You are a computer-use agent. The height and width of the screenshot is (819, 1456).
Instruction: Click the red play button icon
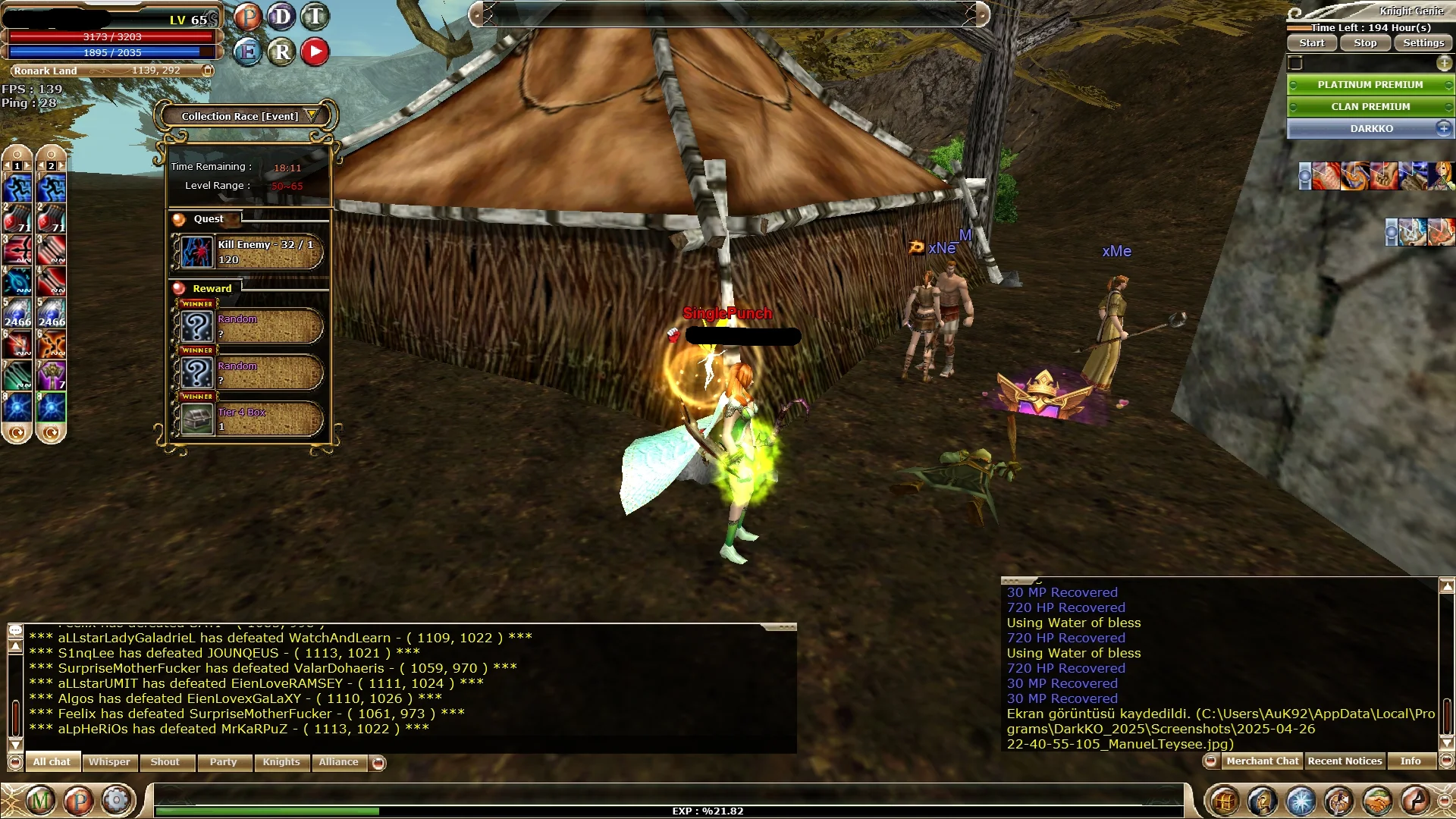coord(315,52)
